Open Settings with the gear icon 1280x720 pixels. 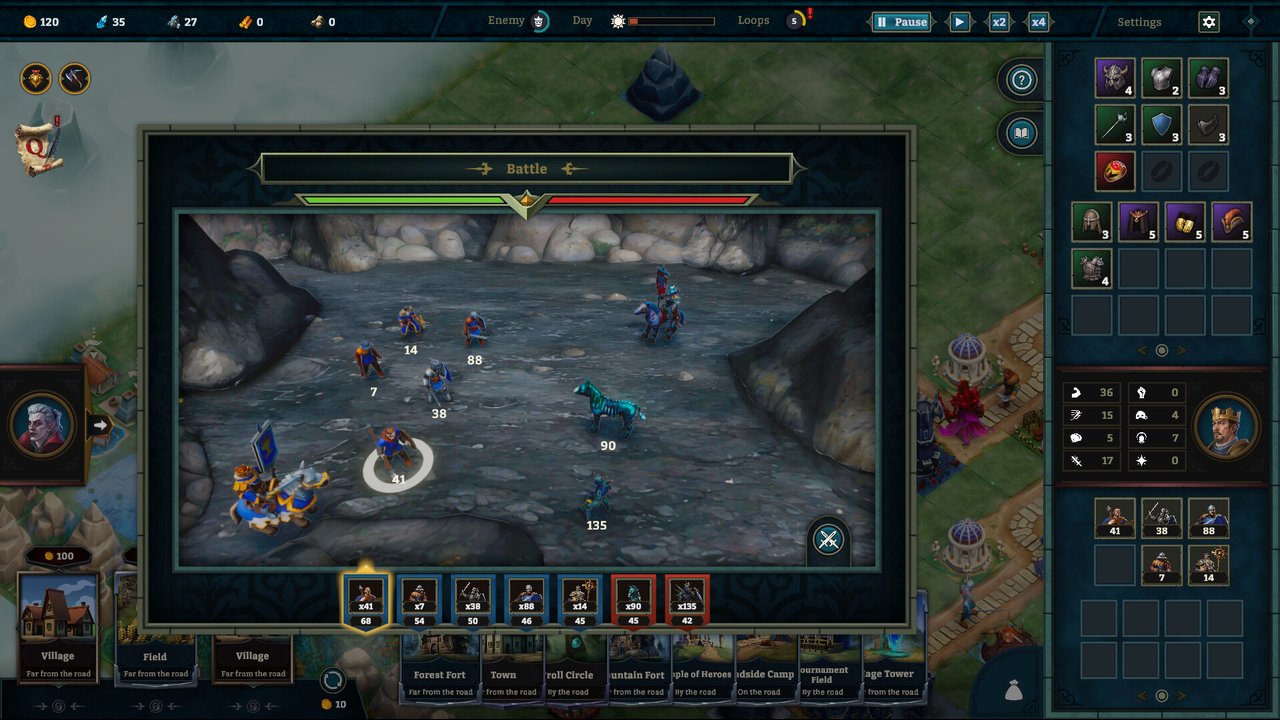[1209, 22]
